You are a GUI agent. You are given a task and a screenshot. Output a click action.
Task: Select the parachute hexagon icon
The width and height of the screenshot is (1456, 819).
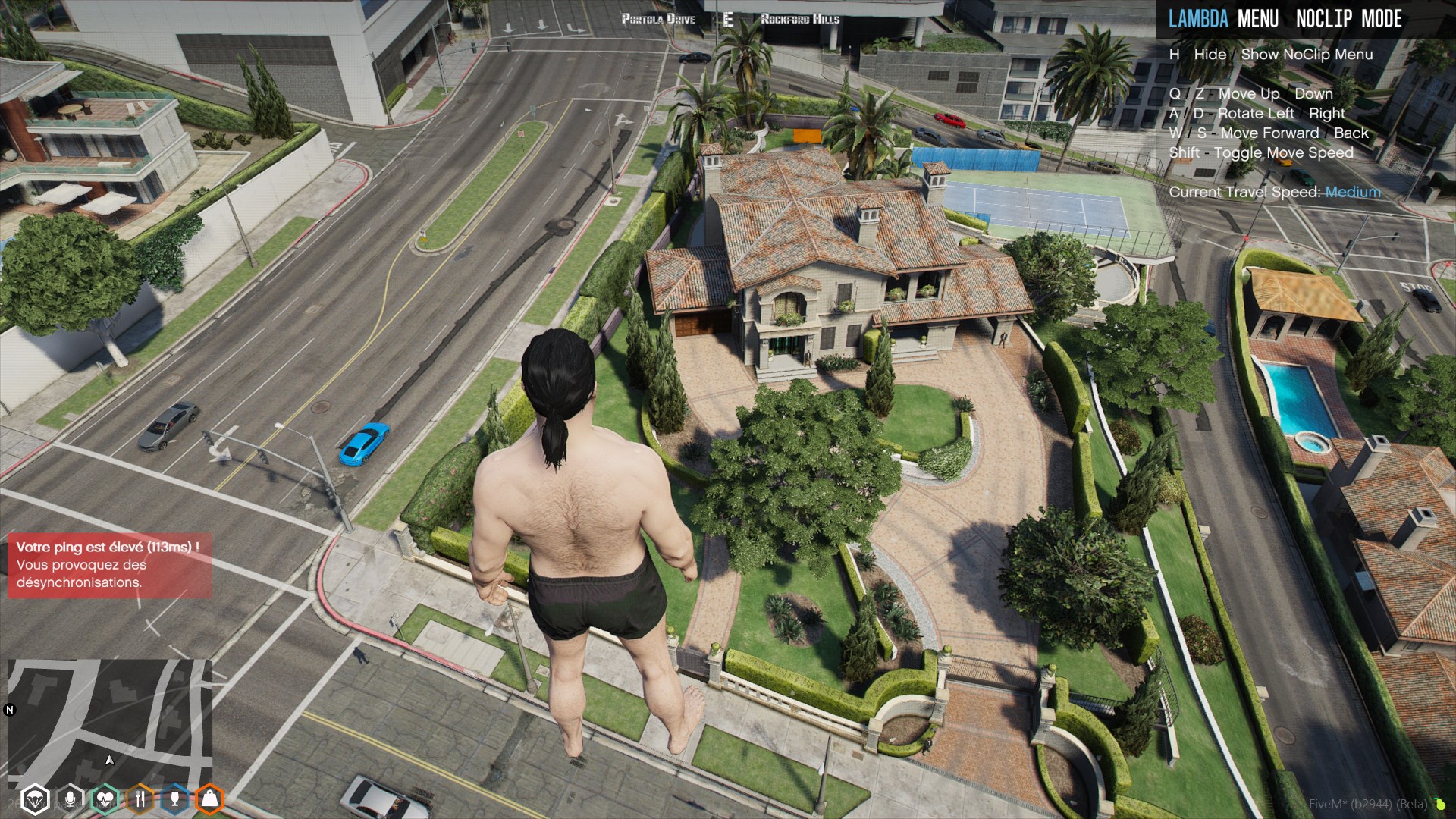(x=35, y=799)
